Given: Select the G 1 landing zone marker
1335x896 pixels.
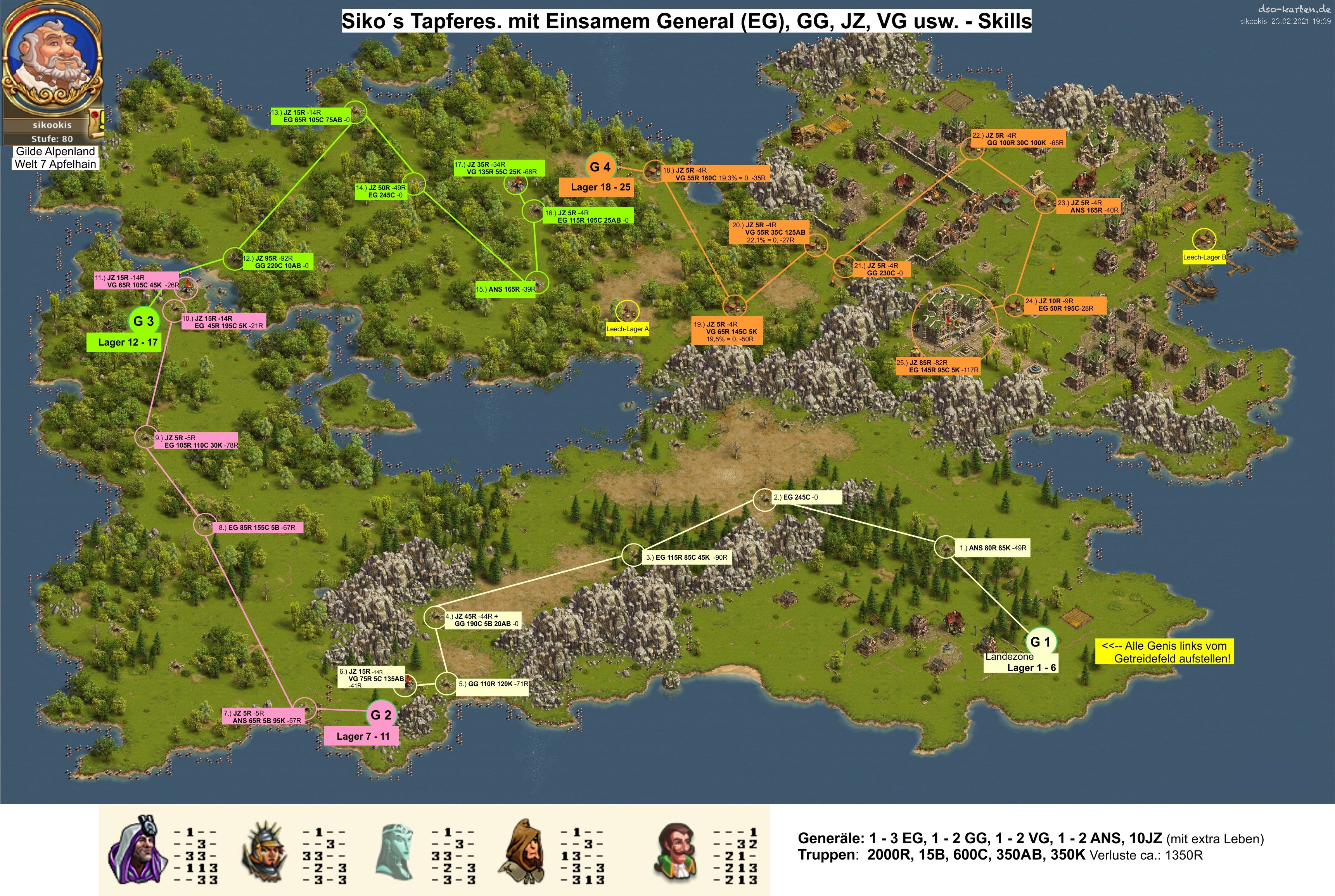Looking at the screenshot, I should [x=1040, y=642].
